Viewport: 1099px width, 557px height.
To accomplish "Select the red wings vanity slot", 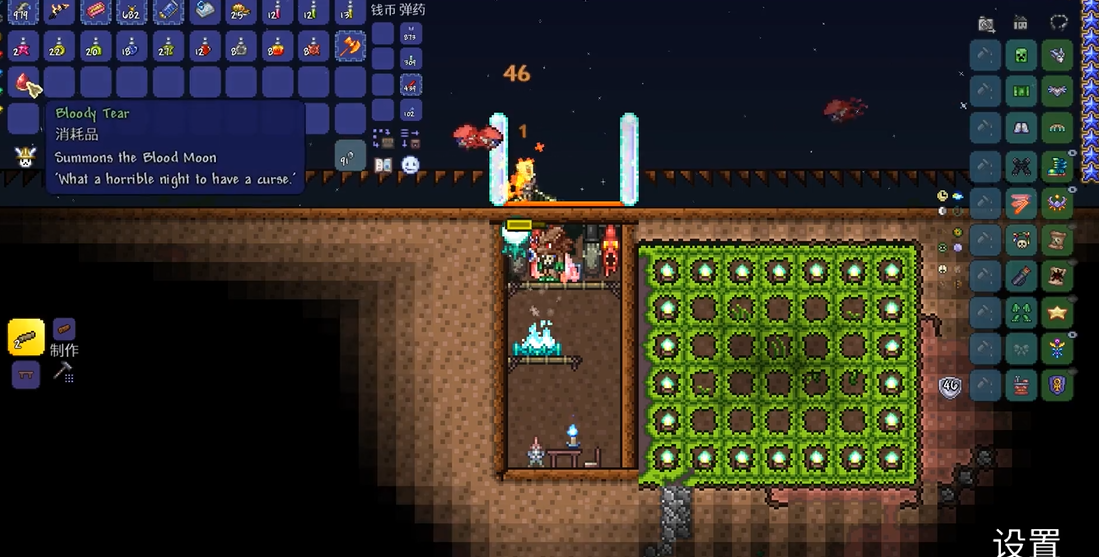I will click(x=1021, y=203).
